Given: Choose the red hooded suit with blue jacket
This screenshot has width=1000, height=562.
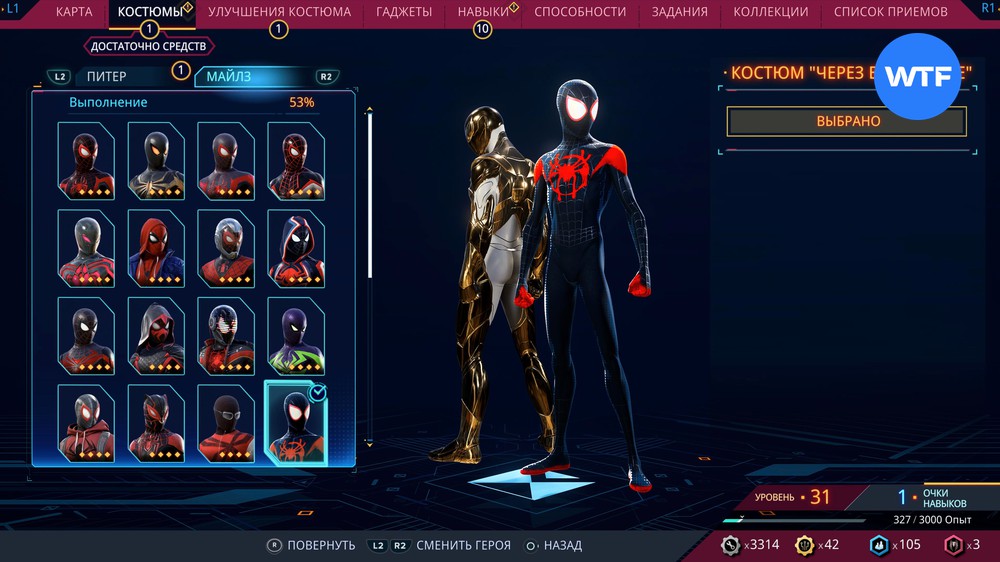Looking at the screenshot, I should click(155, 247).
